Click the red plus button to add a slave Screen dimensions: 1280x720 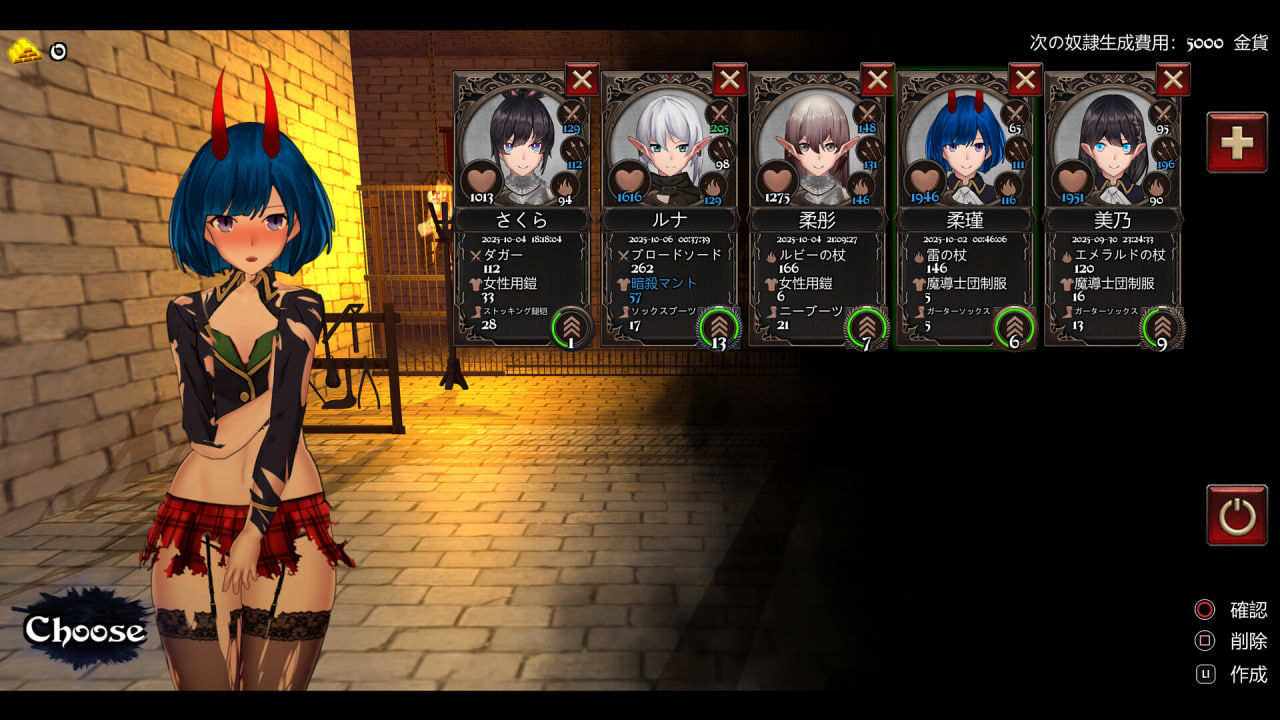click(1237, 143)
